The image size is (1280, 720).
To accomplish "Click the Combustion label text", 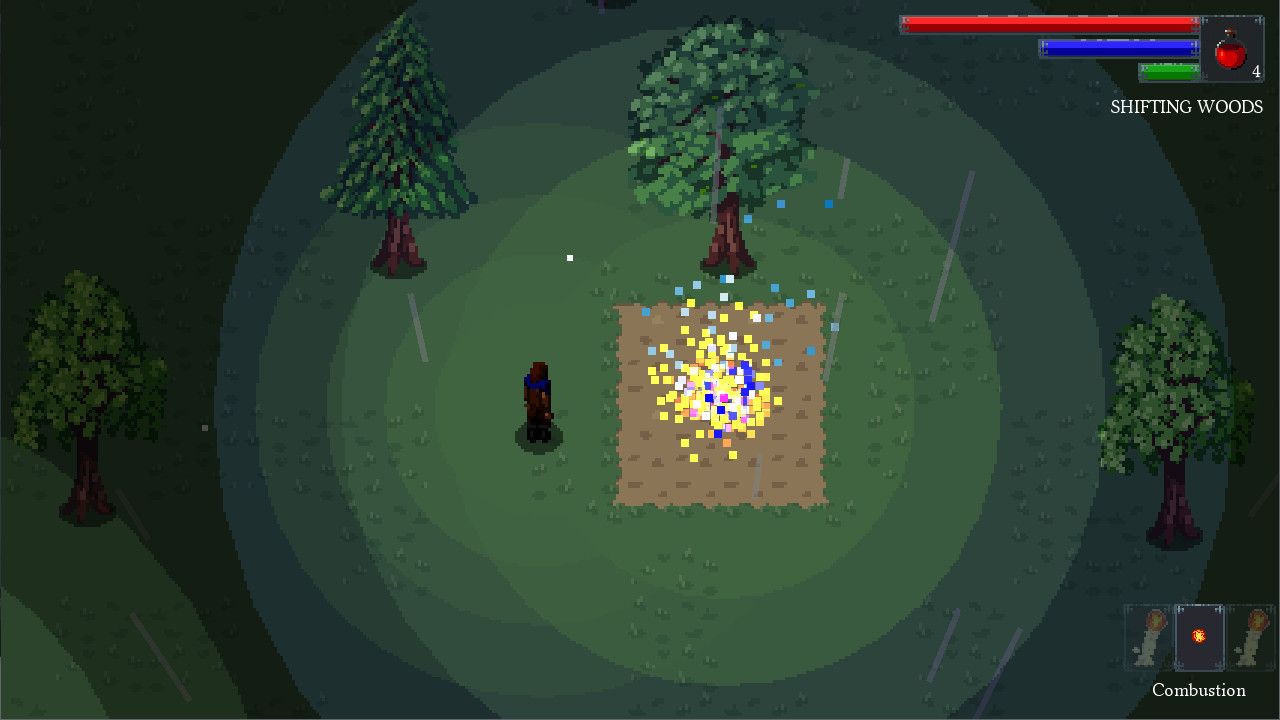I will pyautogui.click(x=1198, y=690).
